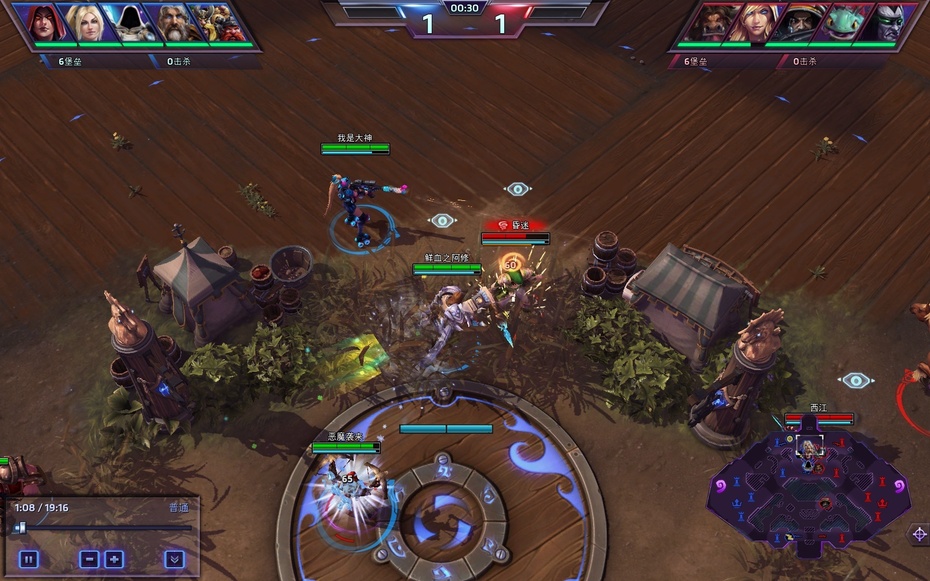The width and height of the screenshot is (930, 581).
Task: Select the helmeted Raynor portrait on red team
Action: pyautogui.click(x=799, y=23)
